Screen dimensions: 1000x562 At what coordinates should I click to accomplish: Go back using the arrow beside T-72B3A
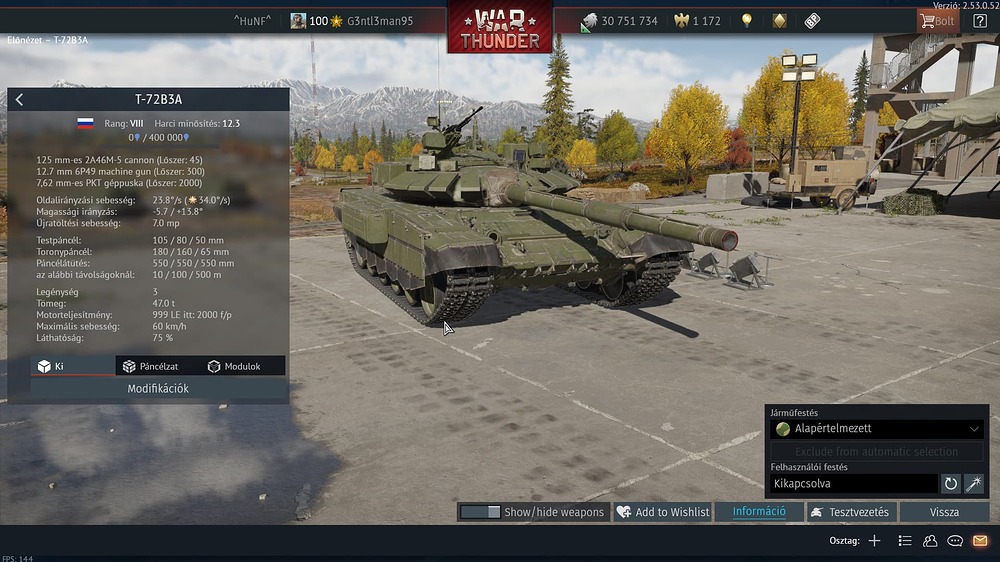point(19,99)
